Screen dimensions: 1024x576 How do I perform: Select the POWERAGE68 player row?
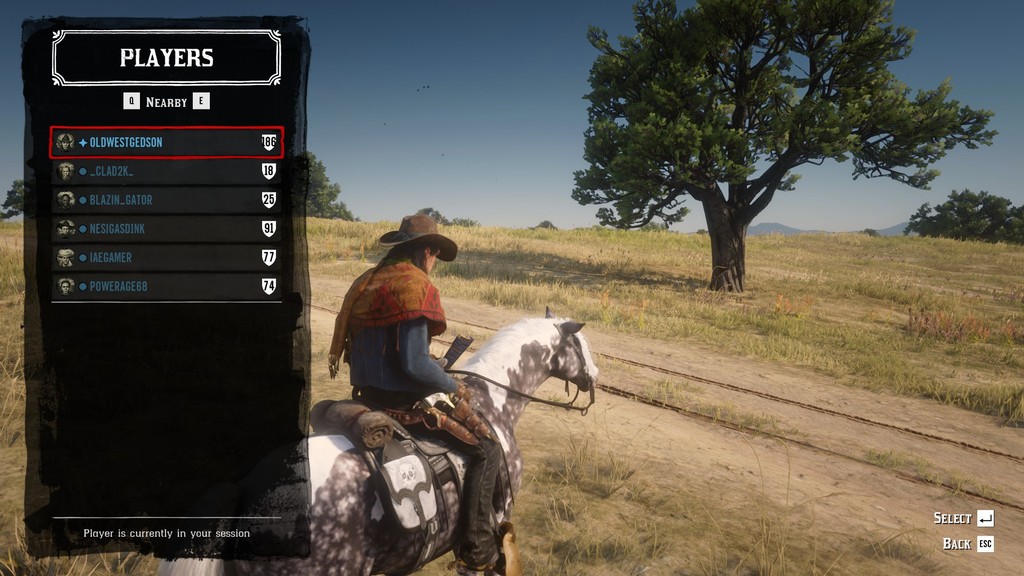pyautogui.click(x=166, y=287)
